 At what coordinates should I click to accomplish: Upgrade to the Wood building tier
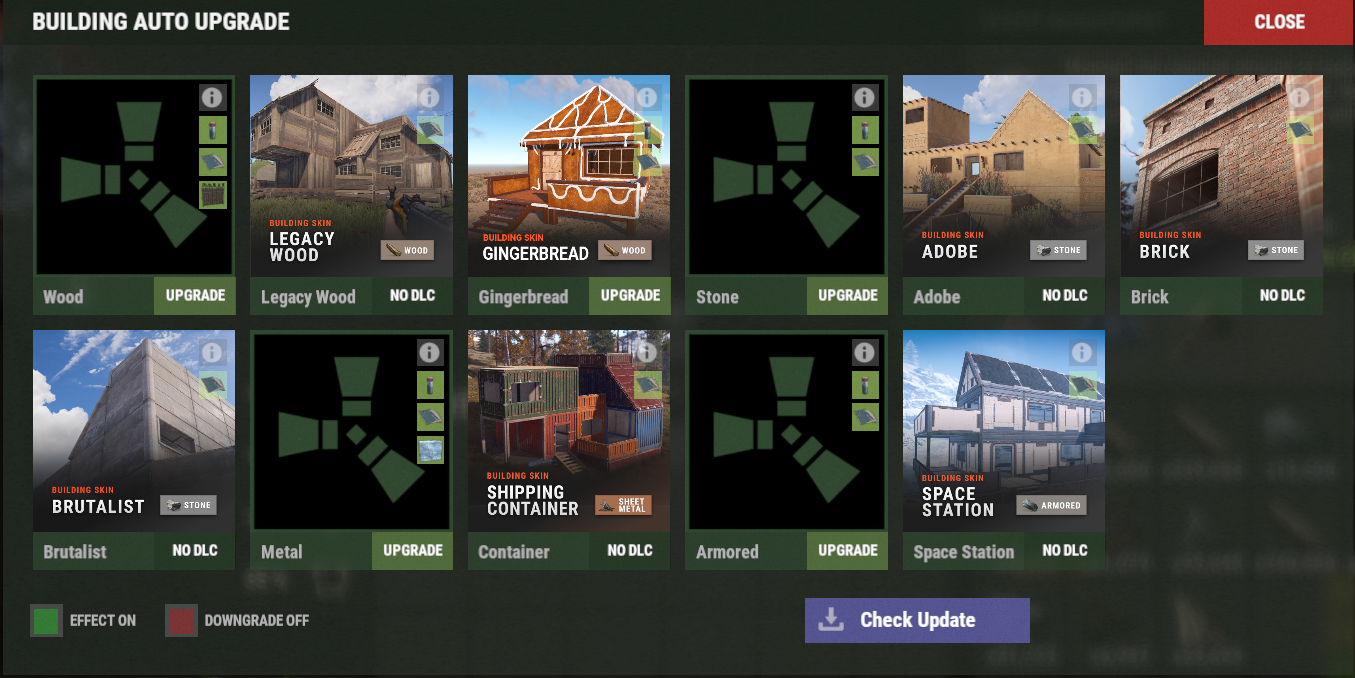pos(194,296)
